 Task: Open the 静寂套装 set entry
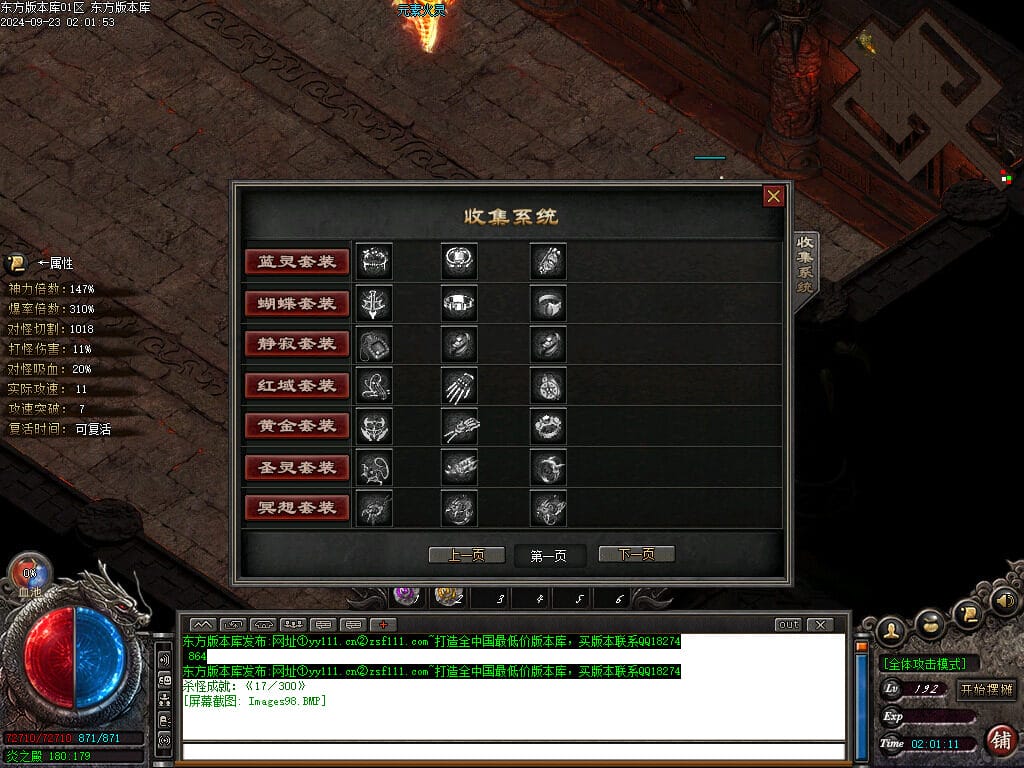click(297, 344)
